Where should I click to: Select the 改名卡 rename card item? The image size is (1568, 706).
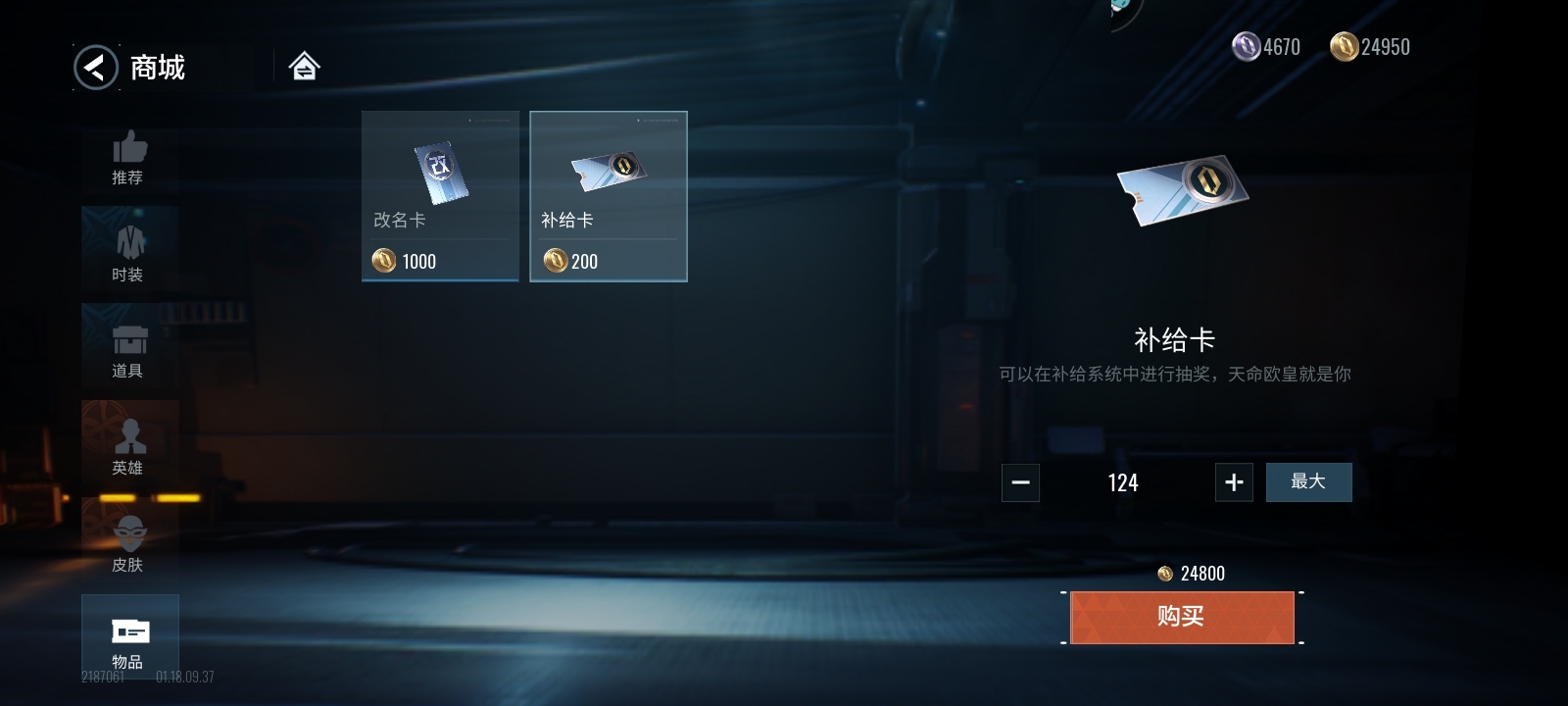click(x=440, y=196)
